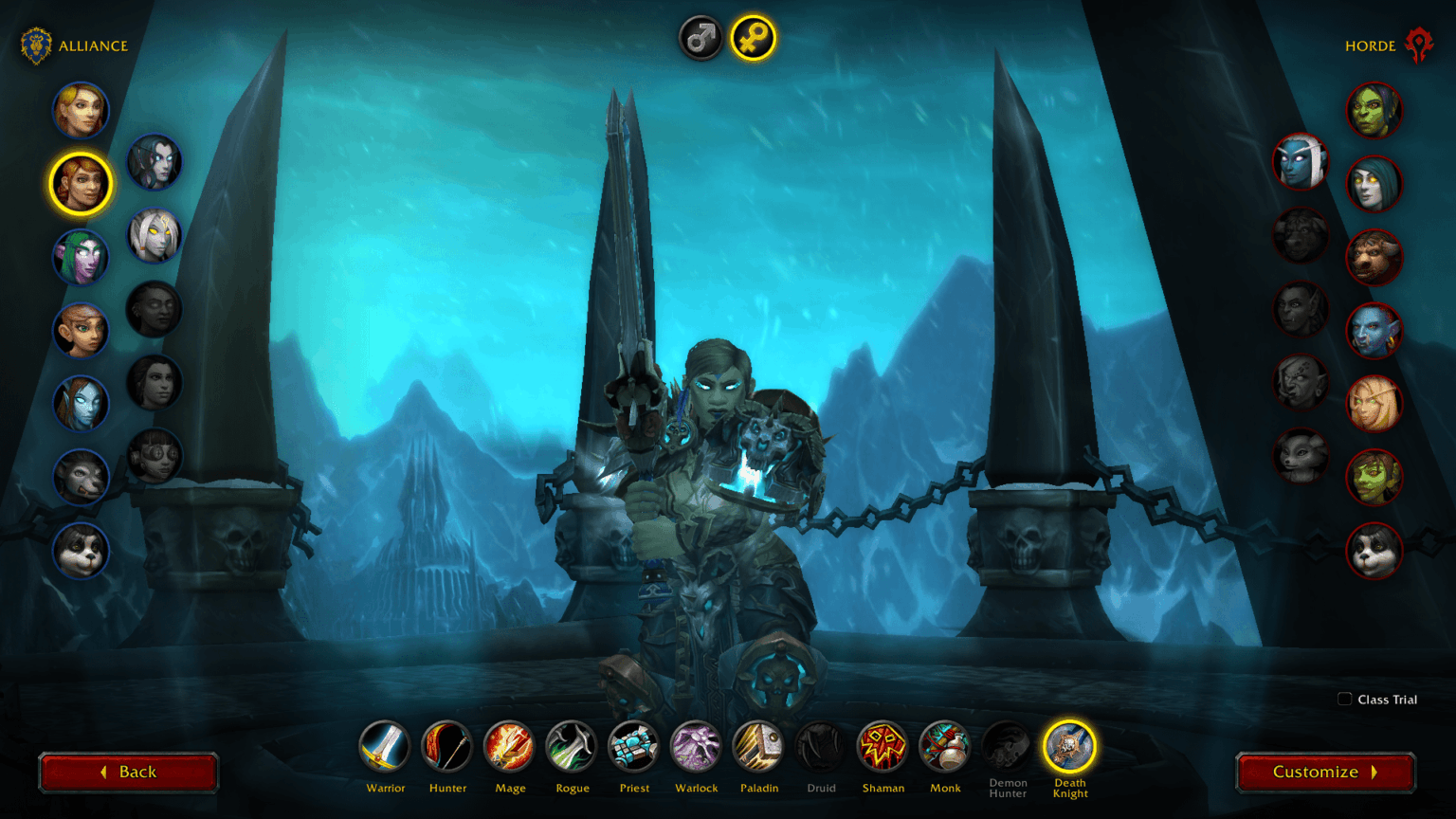Enable the Class Trial checkbox
This screenshot has width=1456, height=819.
(1344, 699)
